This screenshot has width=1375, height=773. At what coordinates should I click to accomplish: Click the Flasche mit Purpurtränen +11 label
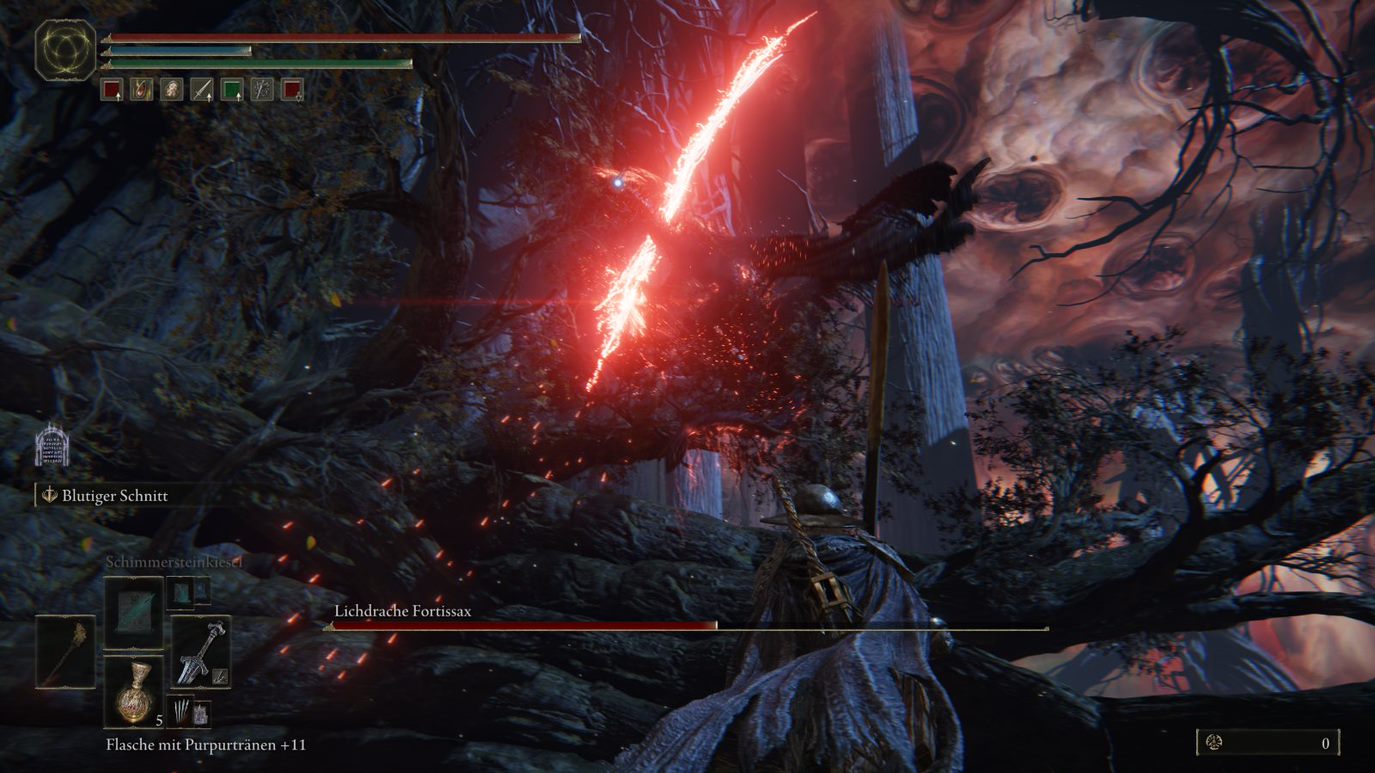point(209,744)
